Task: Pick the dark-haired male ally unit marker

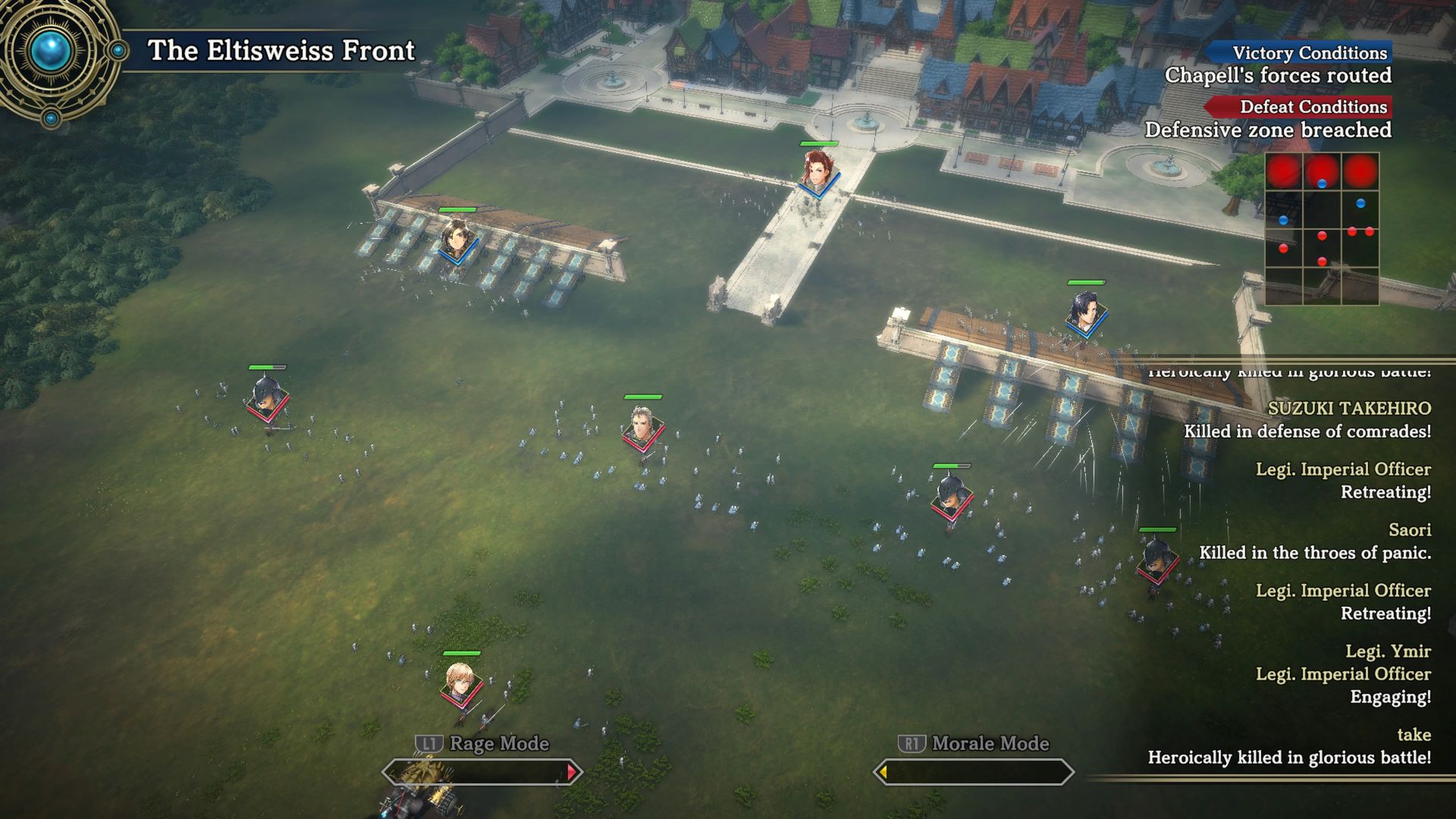Action: click(1085, 312)
